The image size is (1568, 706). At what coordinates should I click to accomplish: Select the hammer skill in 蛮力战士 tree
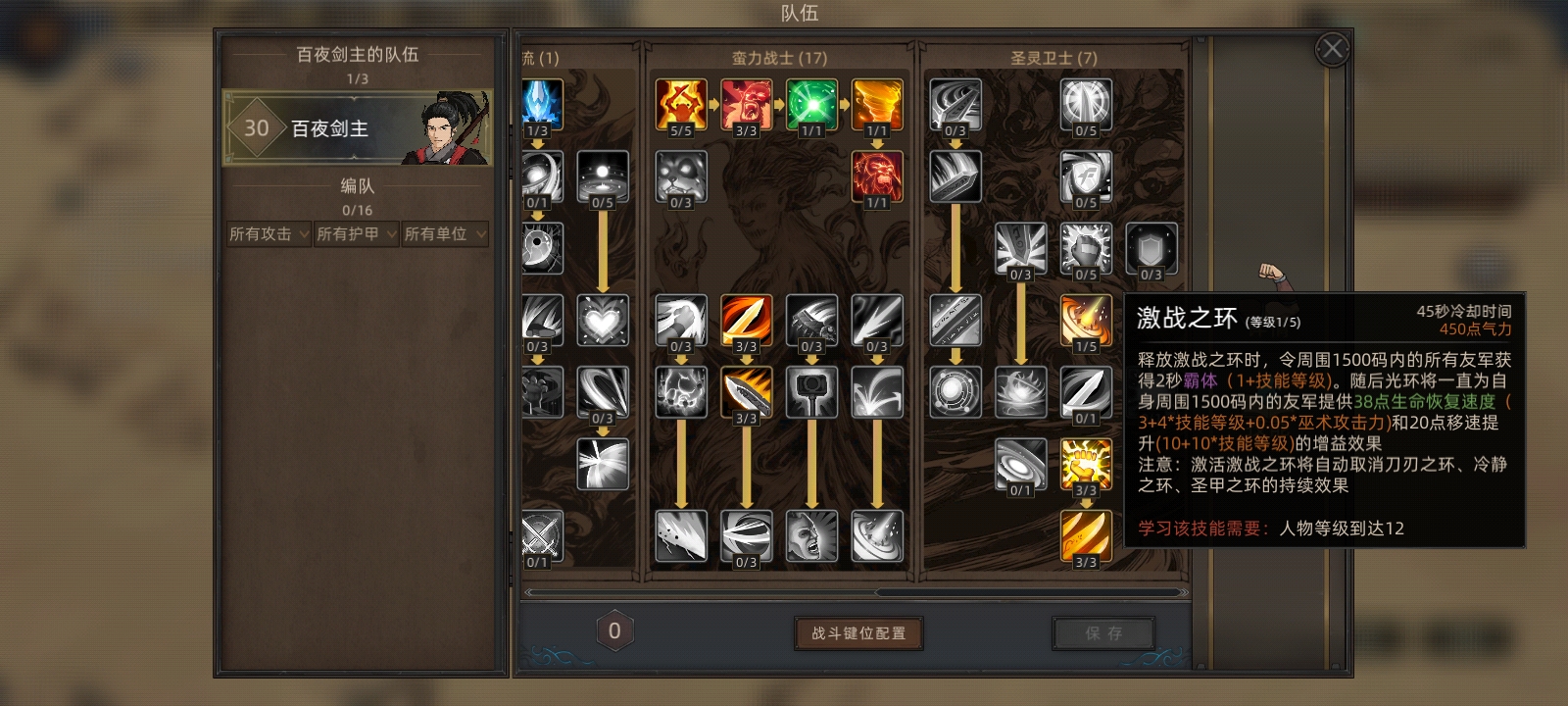click(x=811, y=390)
